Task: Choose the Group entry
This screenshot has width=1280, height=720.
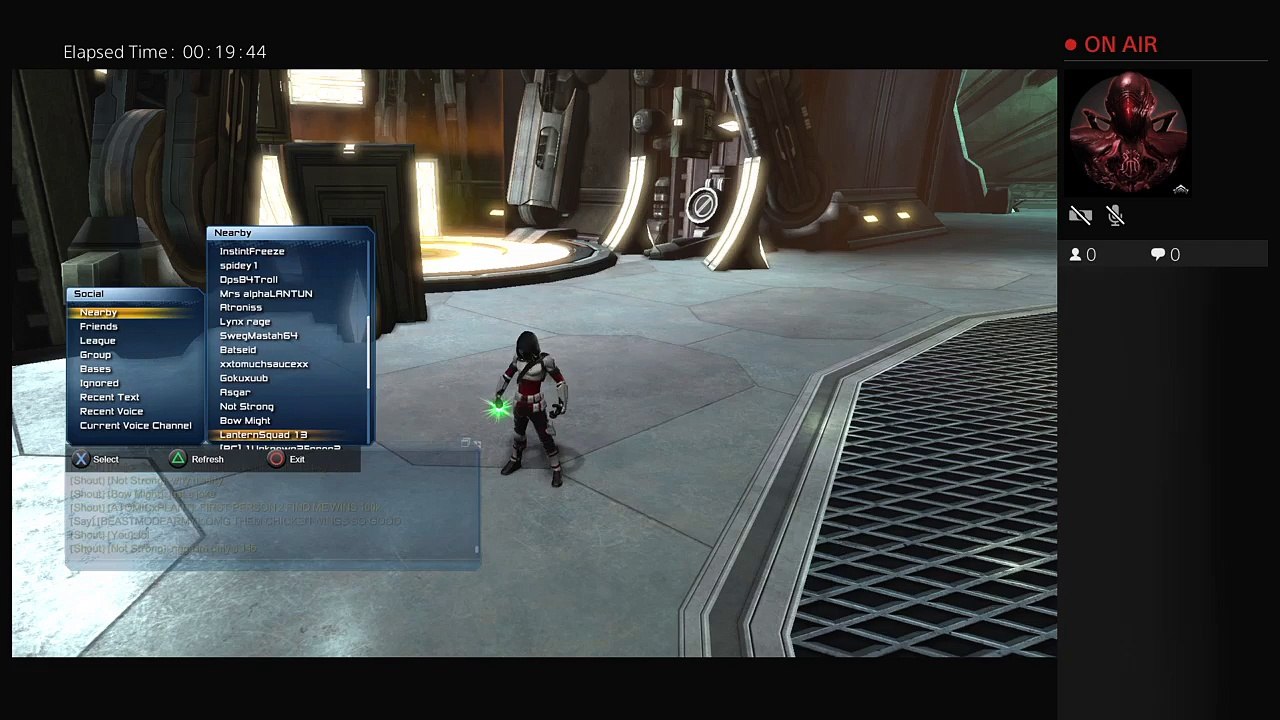Action: click(x=96, y=355)
